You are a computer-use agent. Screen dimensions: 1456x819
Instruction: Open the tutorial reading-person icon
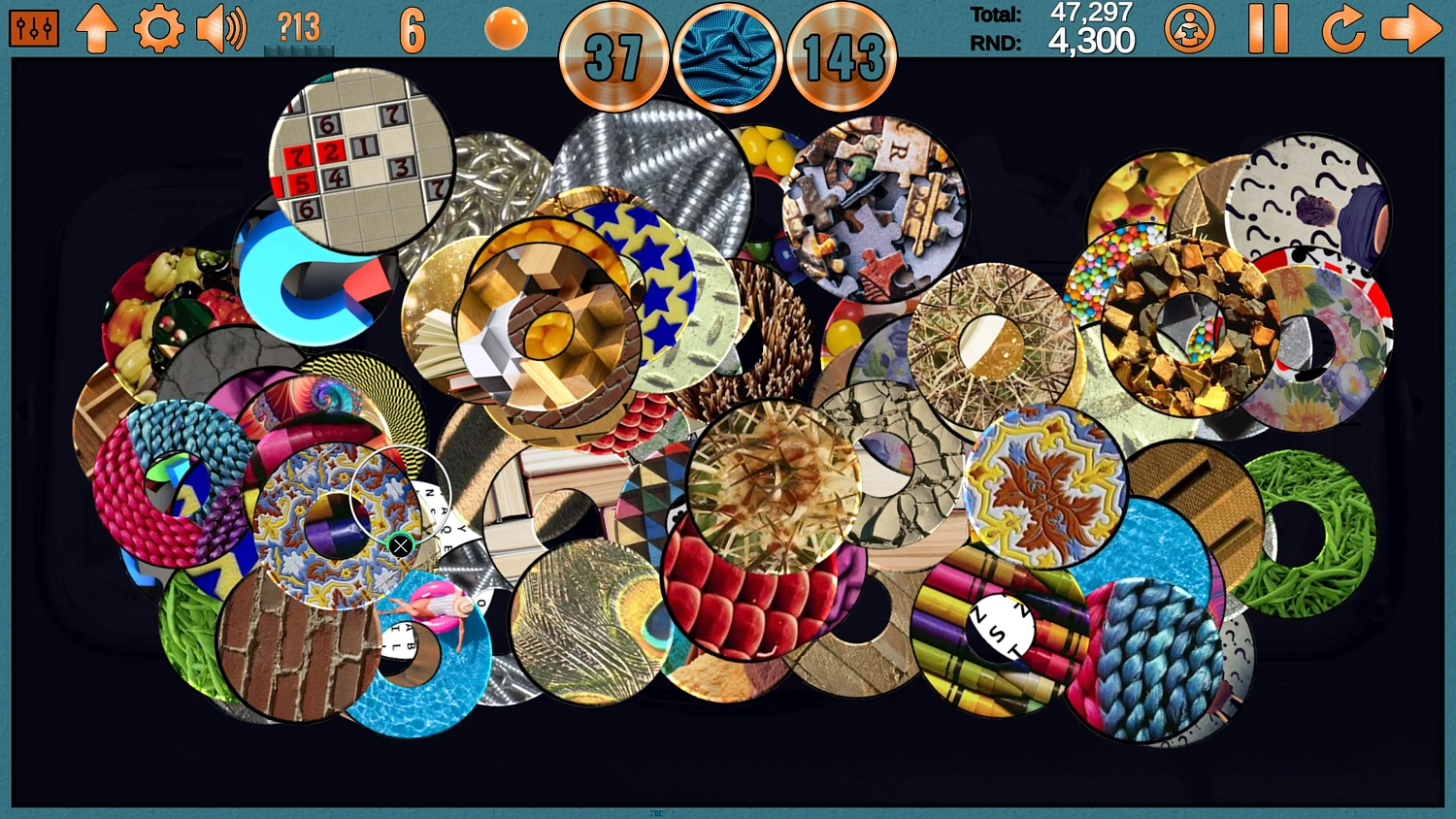1189,27
